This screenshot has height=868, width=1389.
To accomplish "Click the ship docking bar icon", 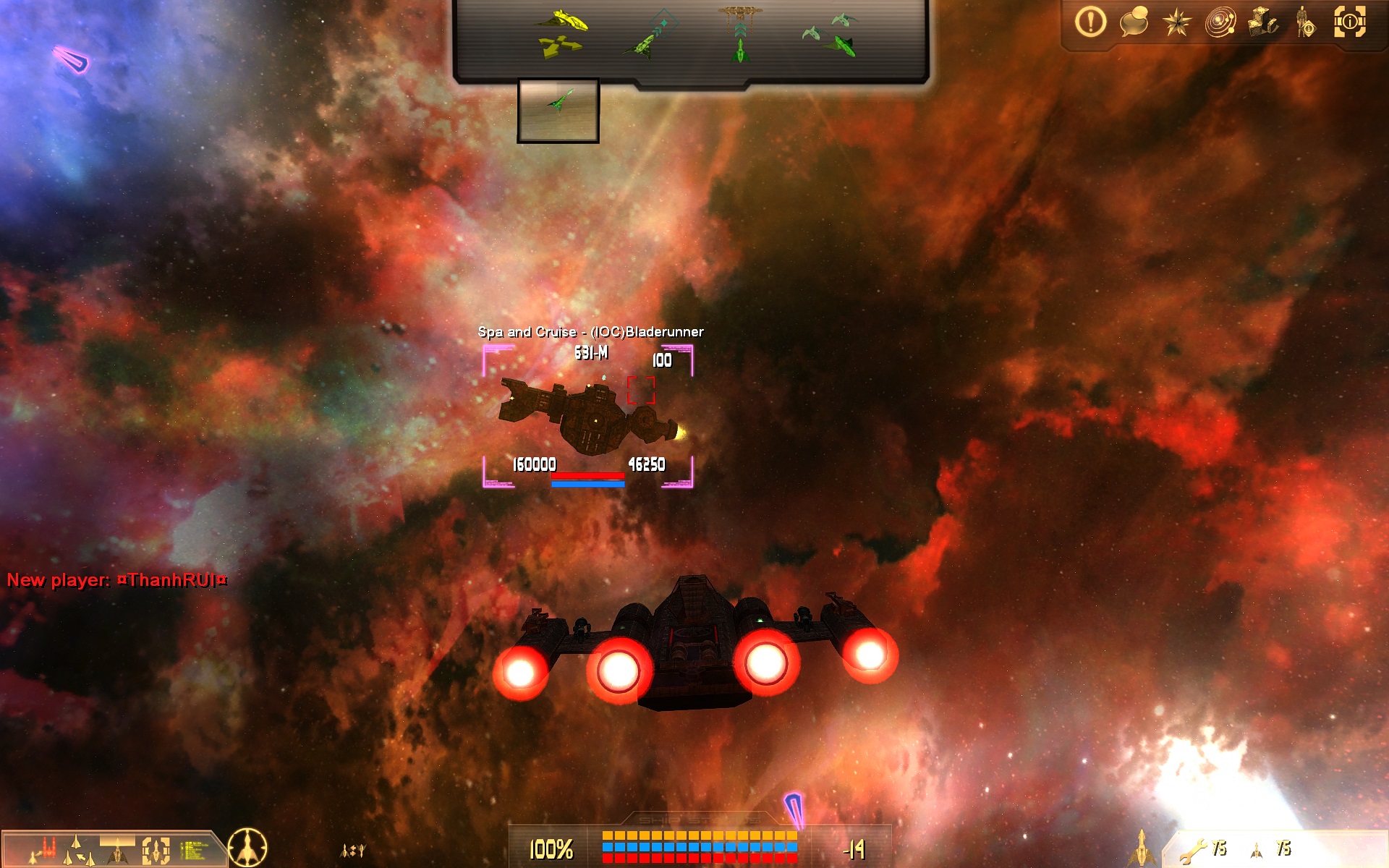I will click(117, 850).
